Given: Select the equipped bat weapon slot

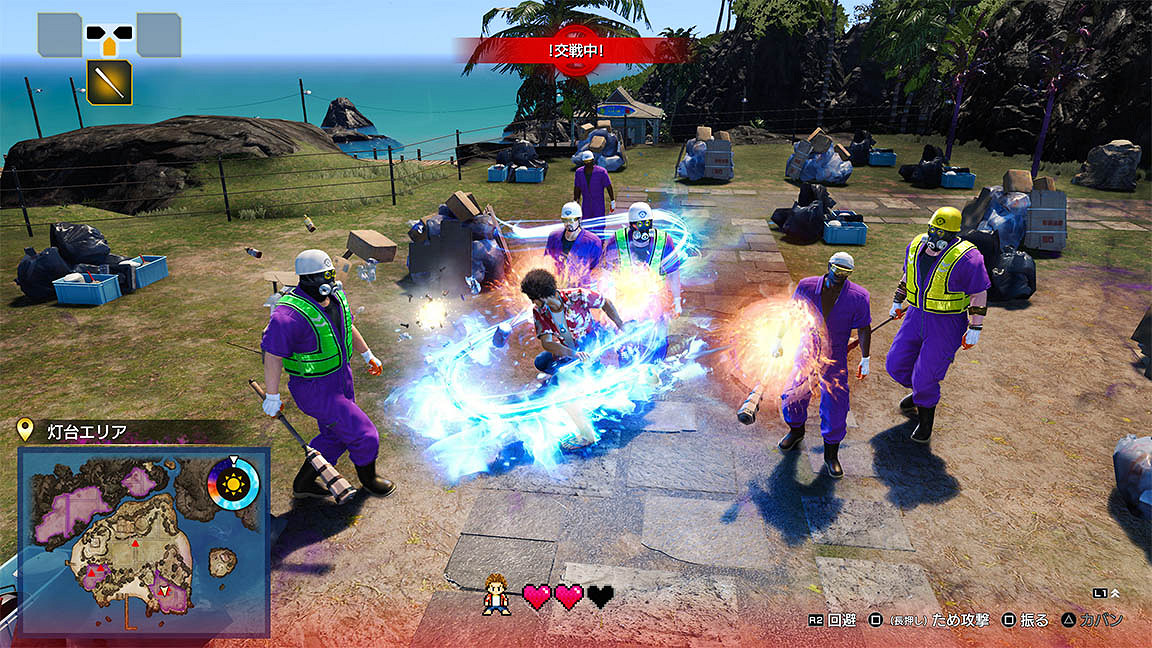Looking at the screenshot, I should point(109,82).
